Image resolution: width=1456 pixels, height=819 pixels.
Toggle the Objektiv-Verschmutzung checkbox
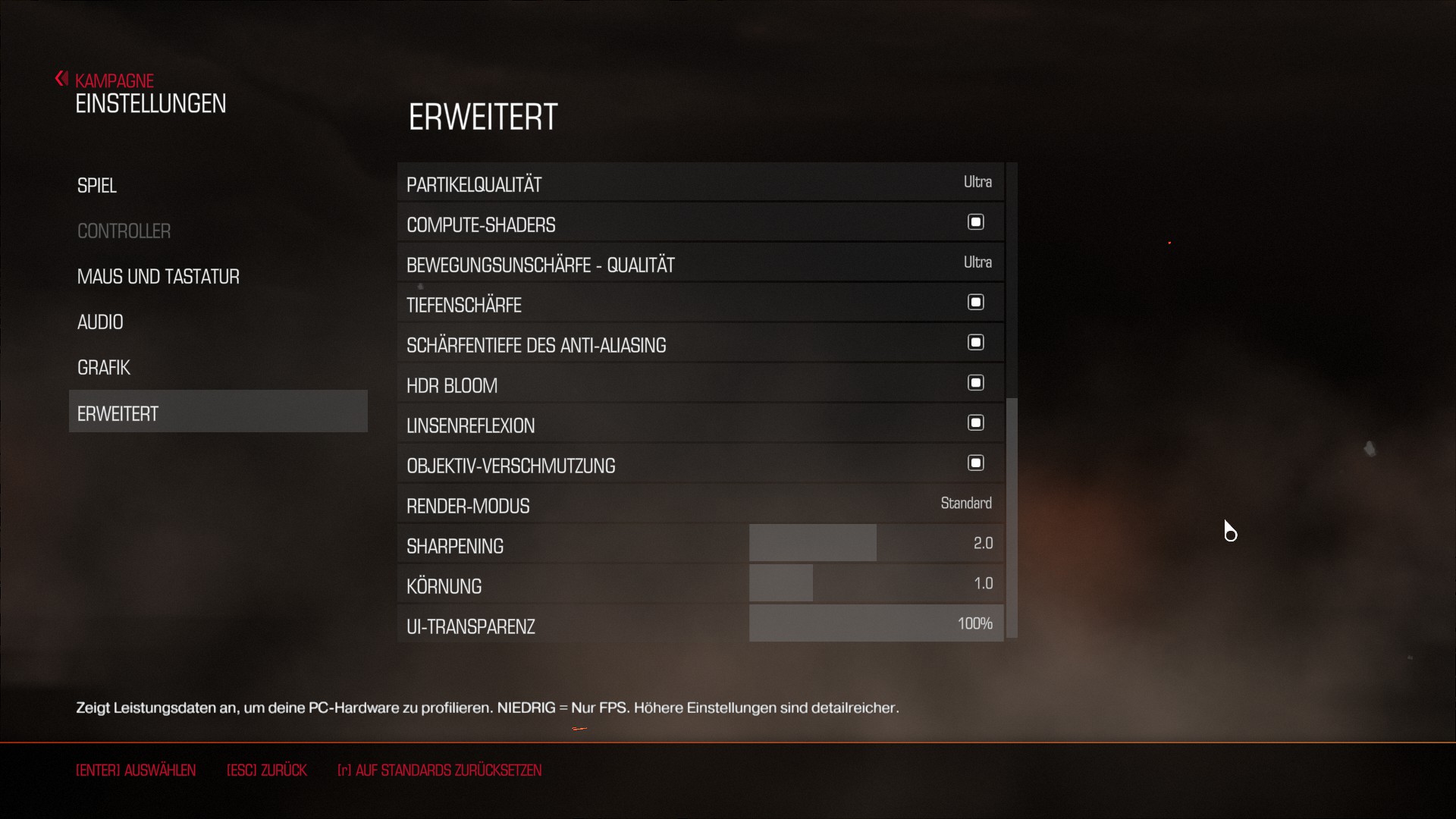click(975, 463)
